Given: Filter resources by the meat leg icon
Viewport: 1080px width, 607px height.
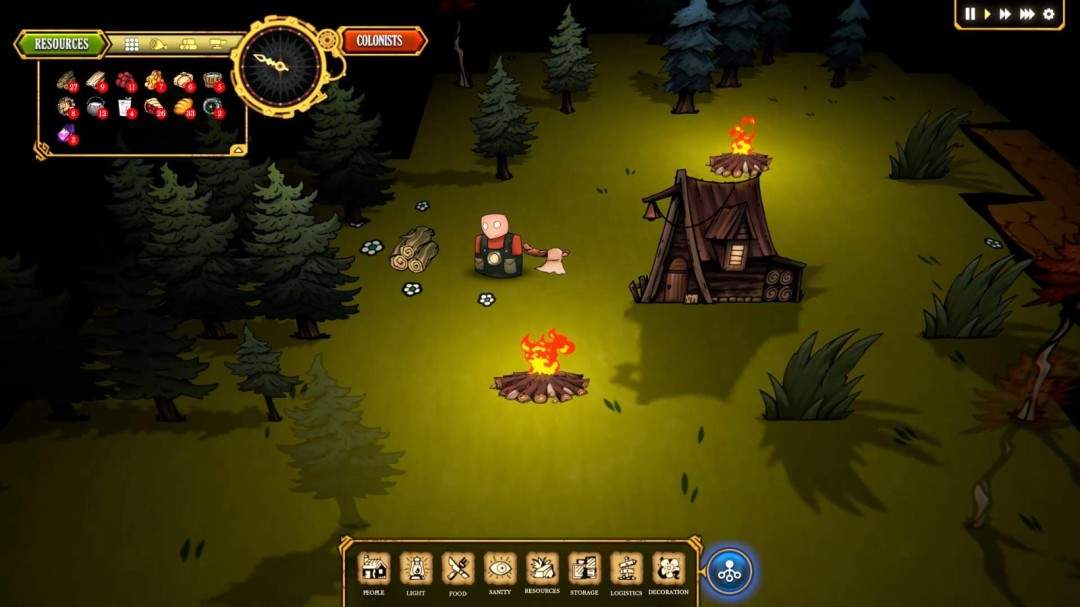Looking at the screenshot, I should [x=158, y=44].
